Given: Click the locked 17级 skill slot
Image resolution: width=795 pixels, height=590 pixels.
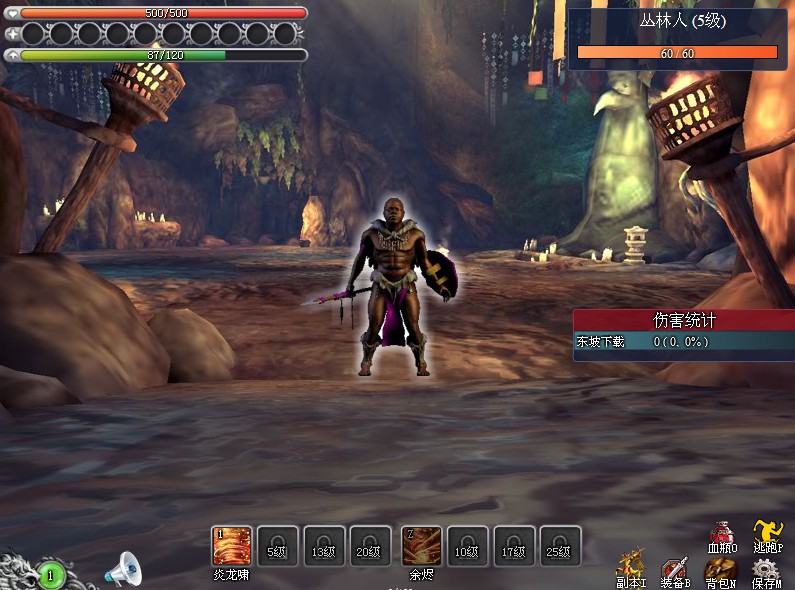Looking at the screenshot, I should point(514,546).
